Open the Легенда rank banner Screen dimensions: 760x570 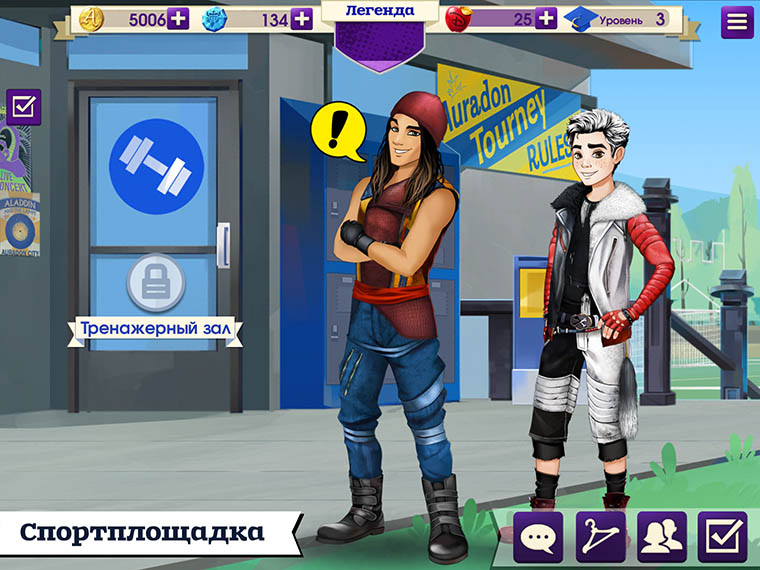pyautogui.click(x=380, y=35)
